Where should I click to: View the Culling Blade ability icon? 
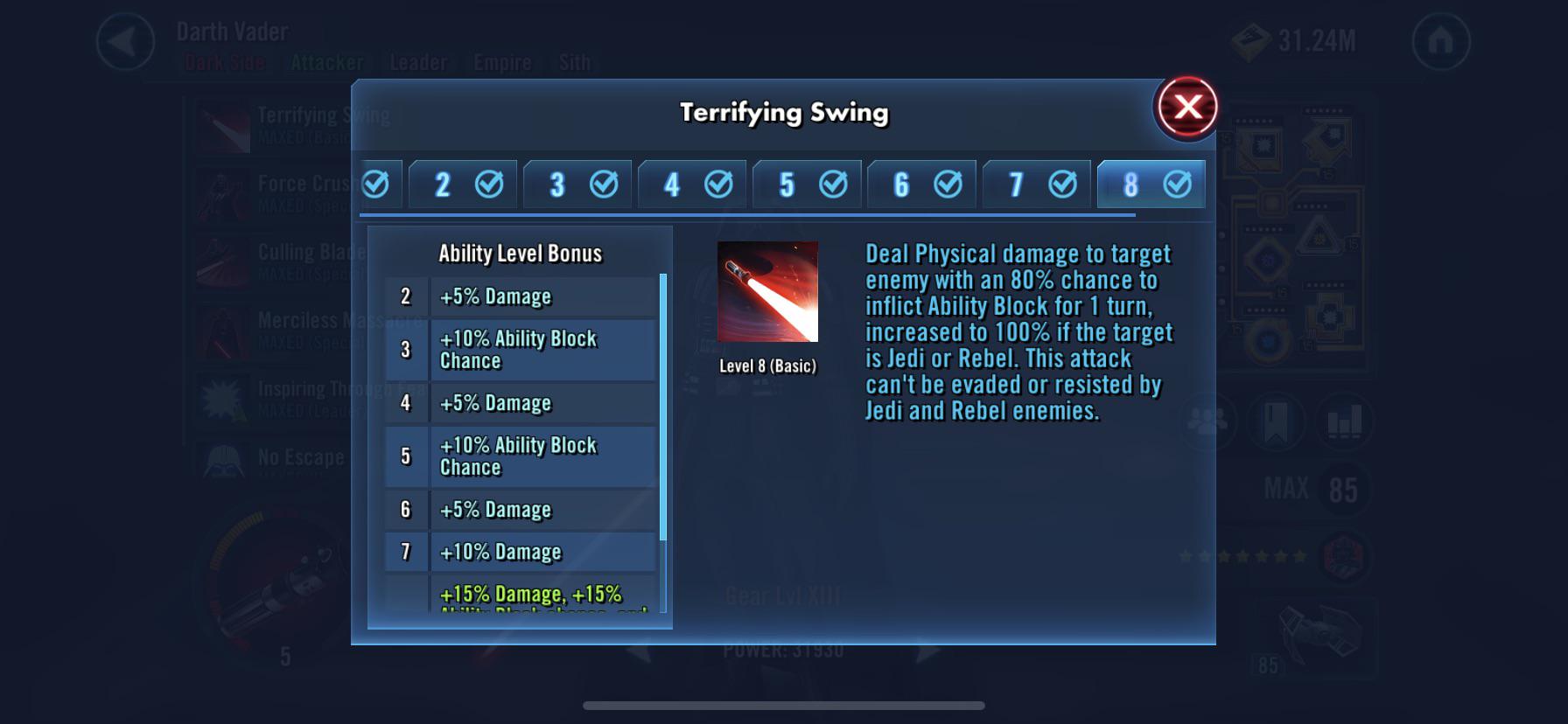pyautogui.click(x=224, y=262)
